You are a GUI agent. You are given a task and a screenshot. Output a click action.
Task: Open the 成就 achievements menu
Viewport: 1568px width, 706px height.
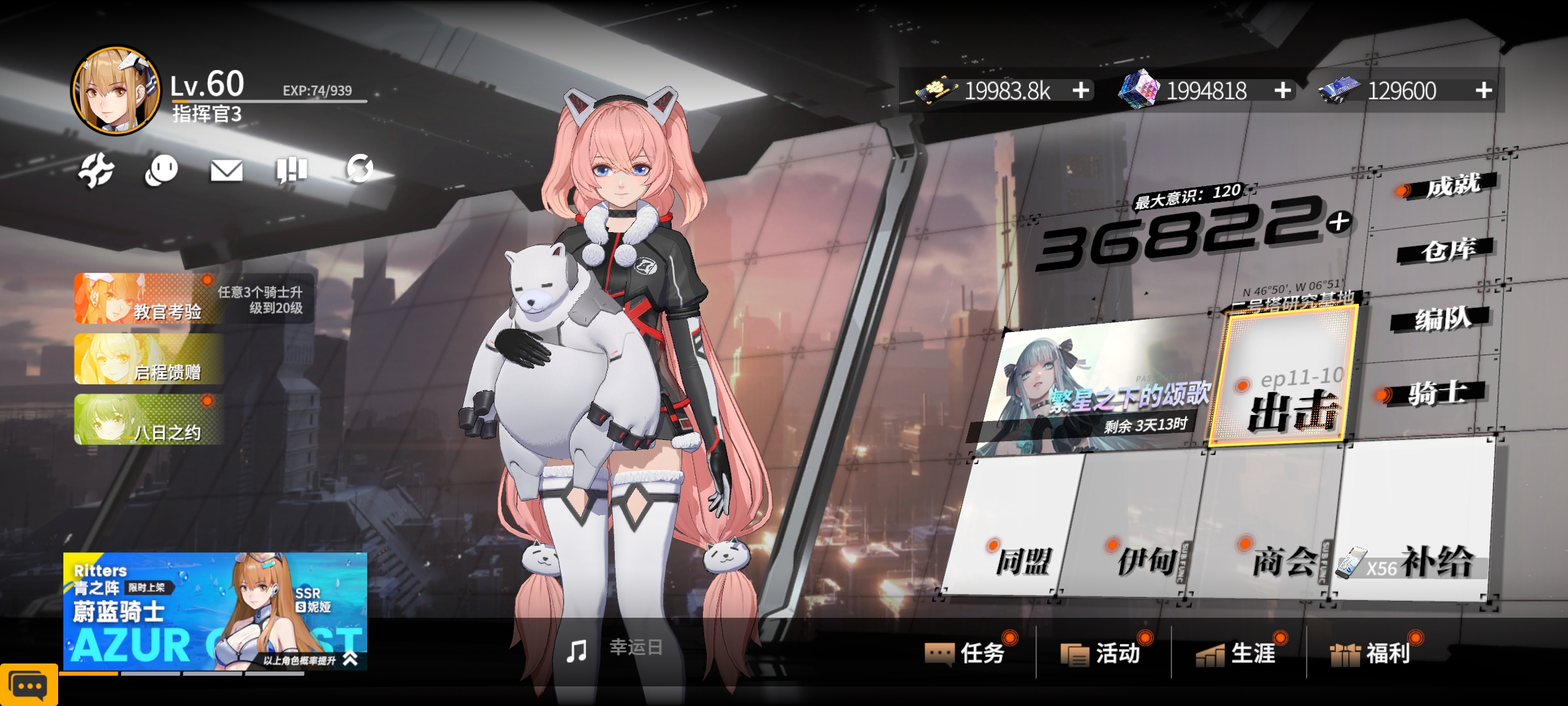pyautogui.click(x=1452, y=186)
